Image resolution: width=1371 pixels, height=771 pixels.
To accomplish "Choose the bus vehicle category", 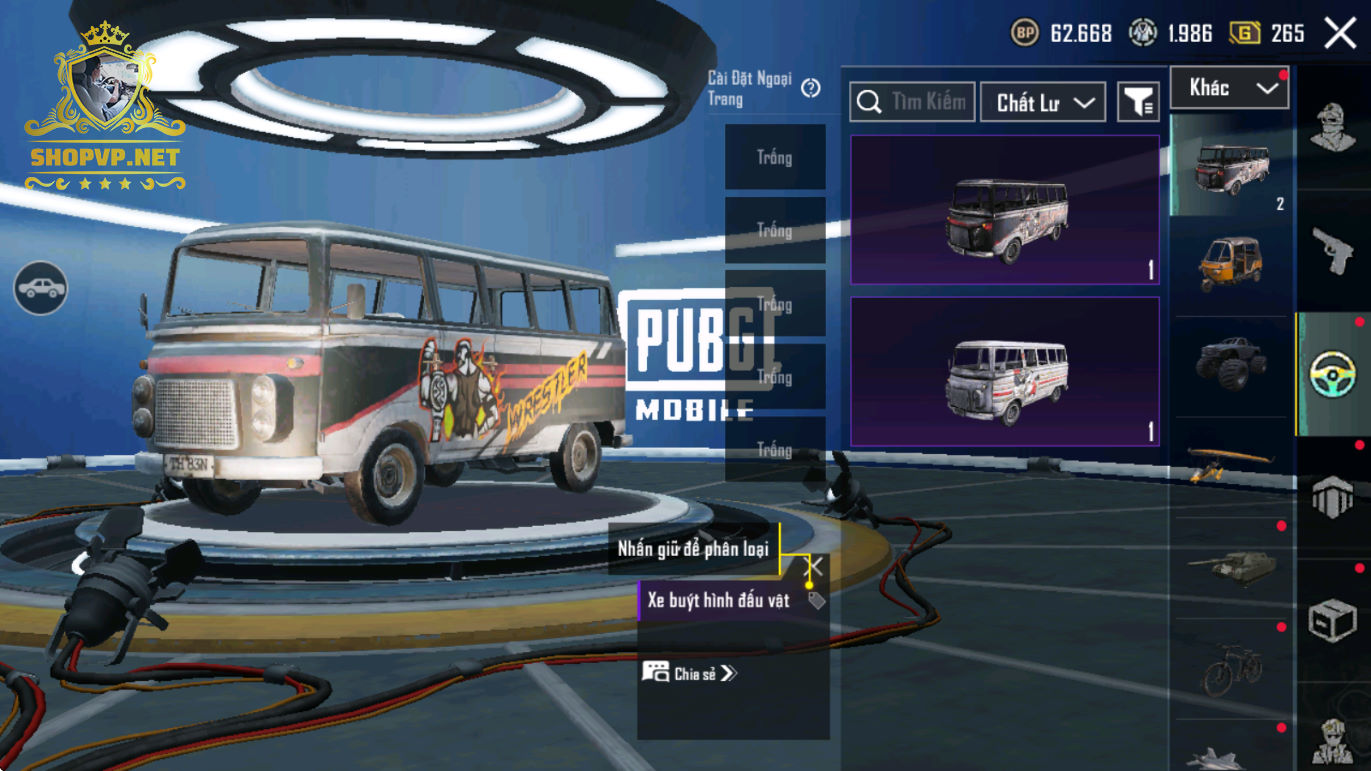I will 1231,166.
